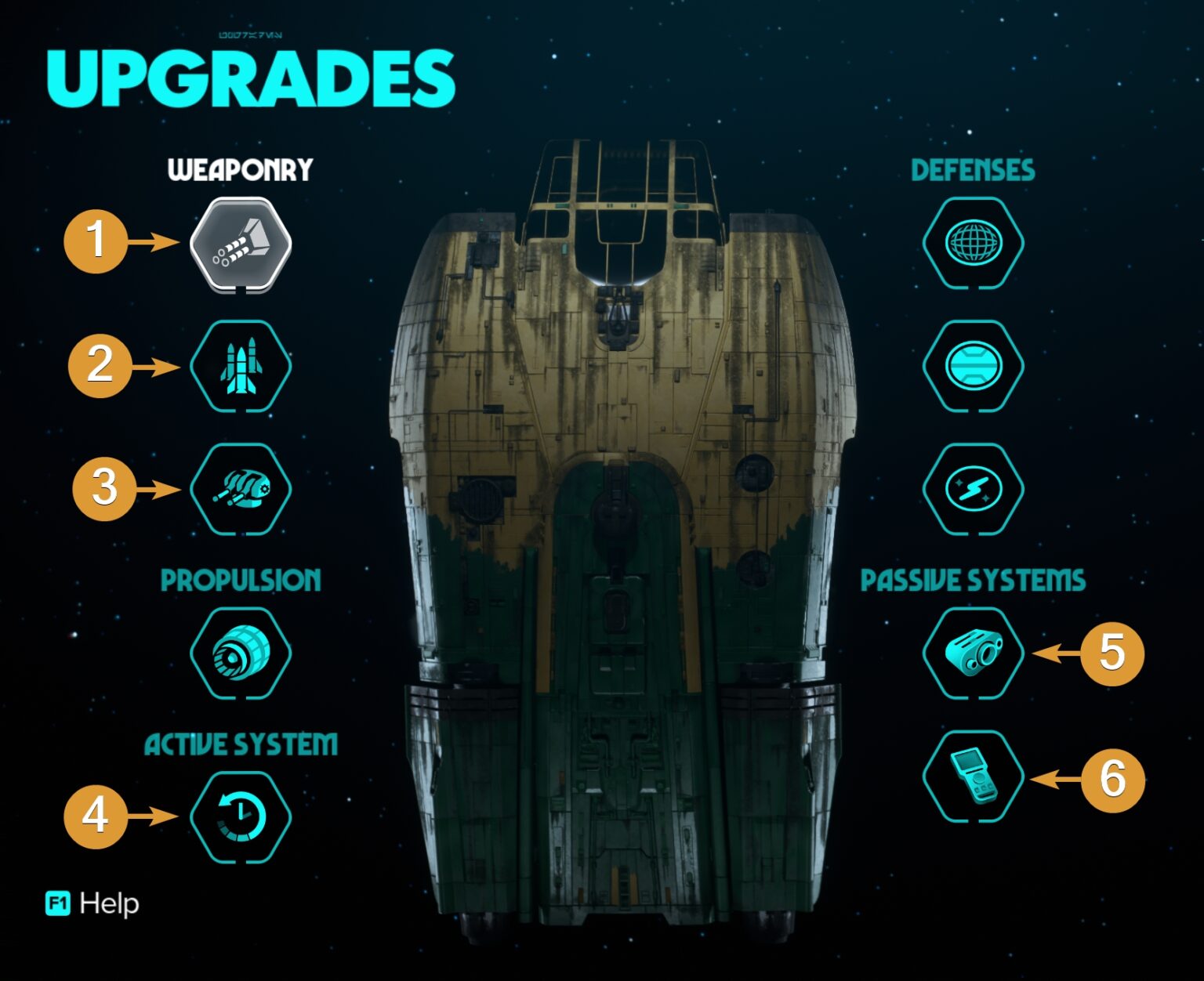Select the turret weapon icon marked 3
Screen dimensions: 1204x981
239,489
